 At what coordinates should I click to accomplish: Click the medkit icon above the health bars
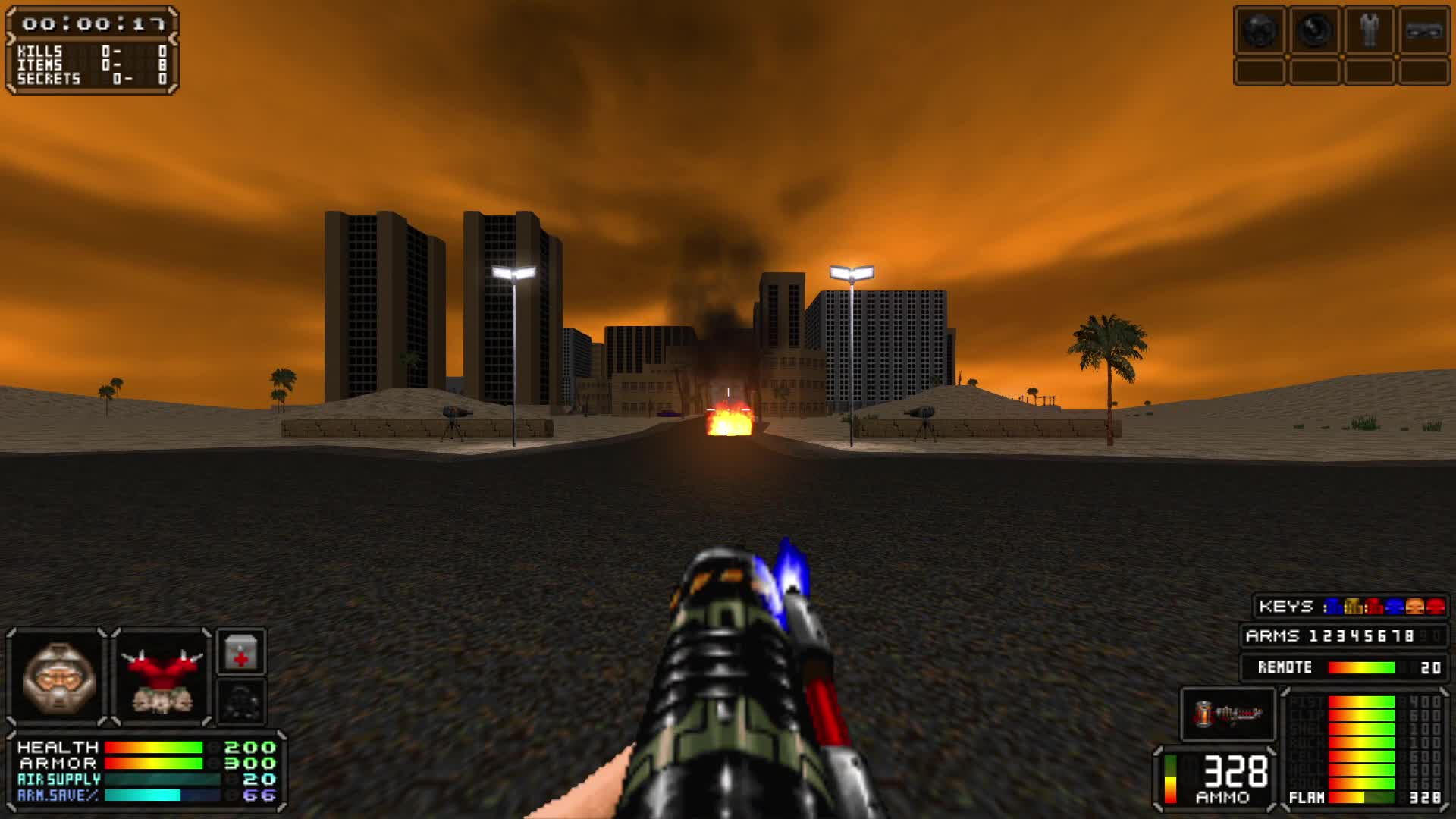click(243, 651)
